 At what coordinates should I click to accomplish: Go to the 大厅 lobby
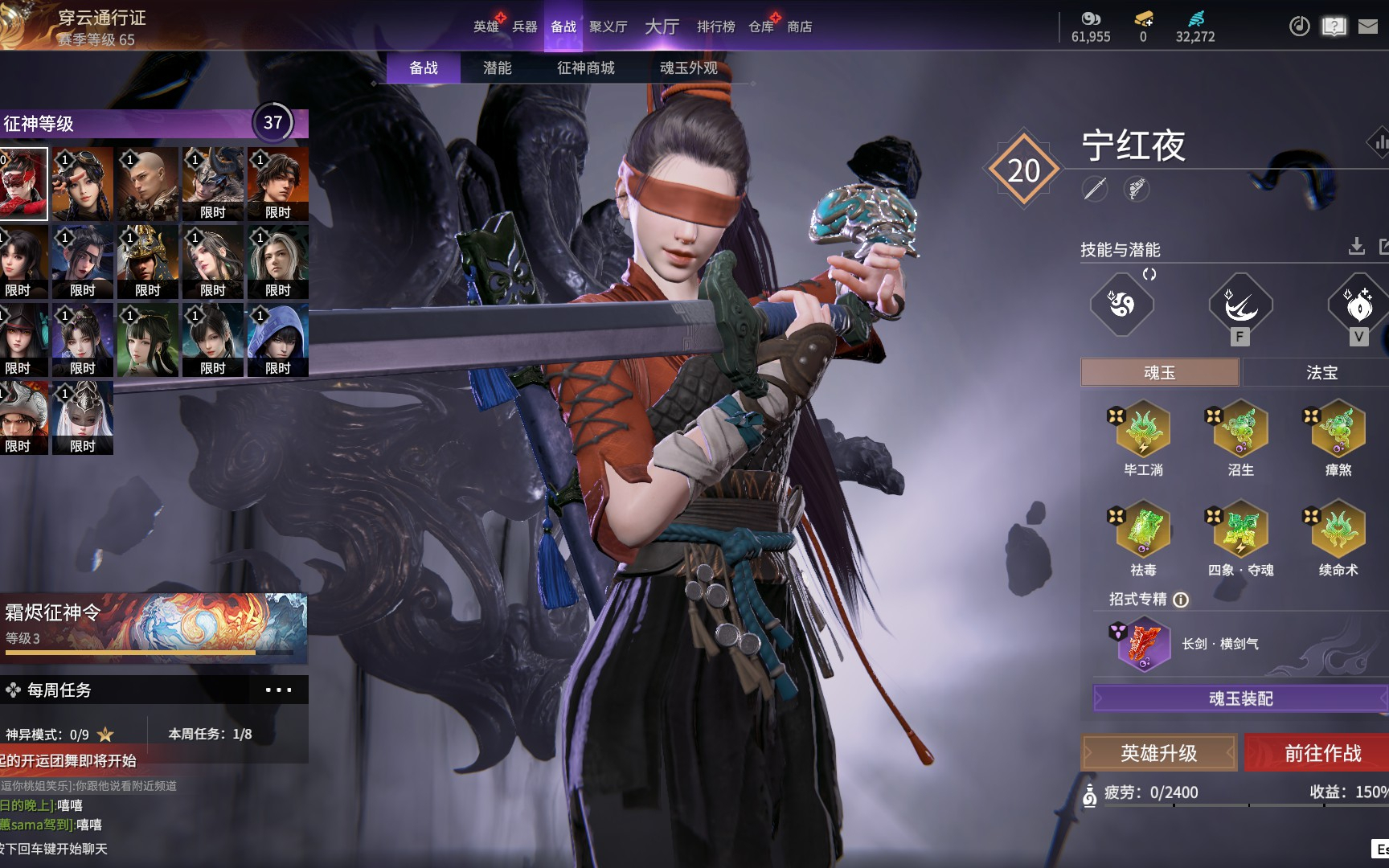662,27
